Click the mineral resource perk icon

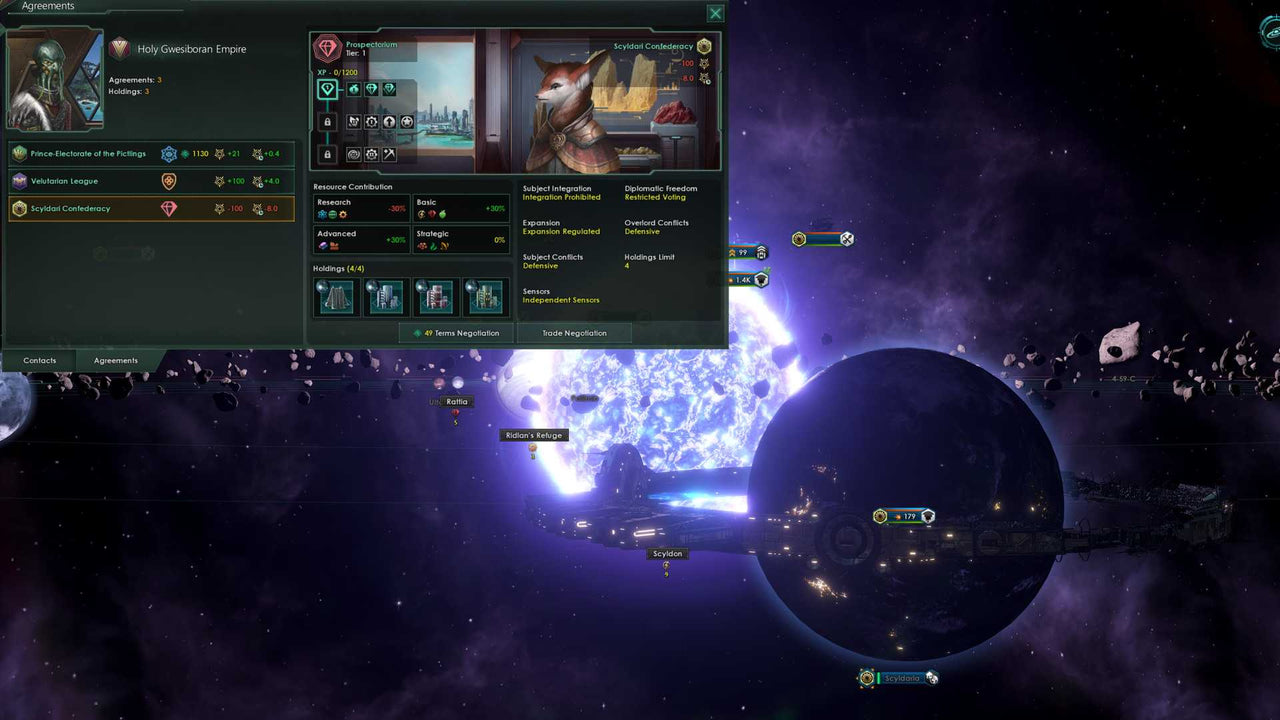coord(352,89)
